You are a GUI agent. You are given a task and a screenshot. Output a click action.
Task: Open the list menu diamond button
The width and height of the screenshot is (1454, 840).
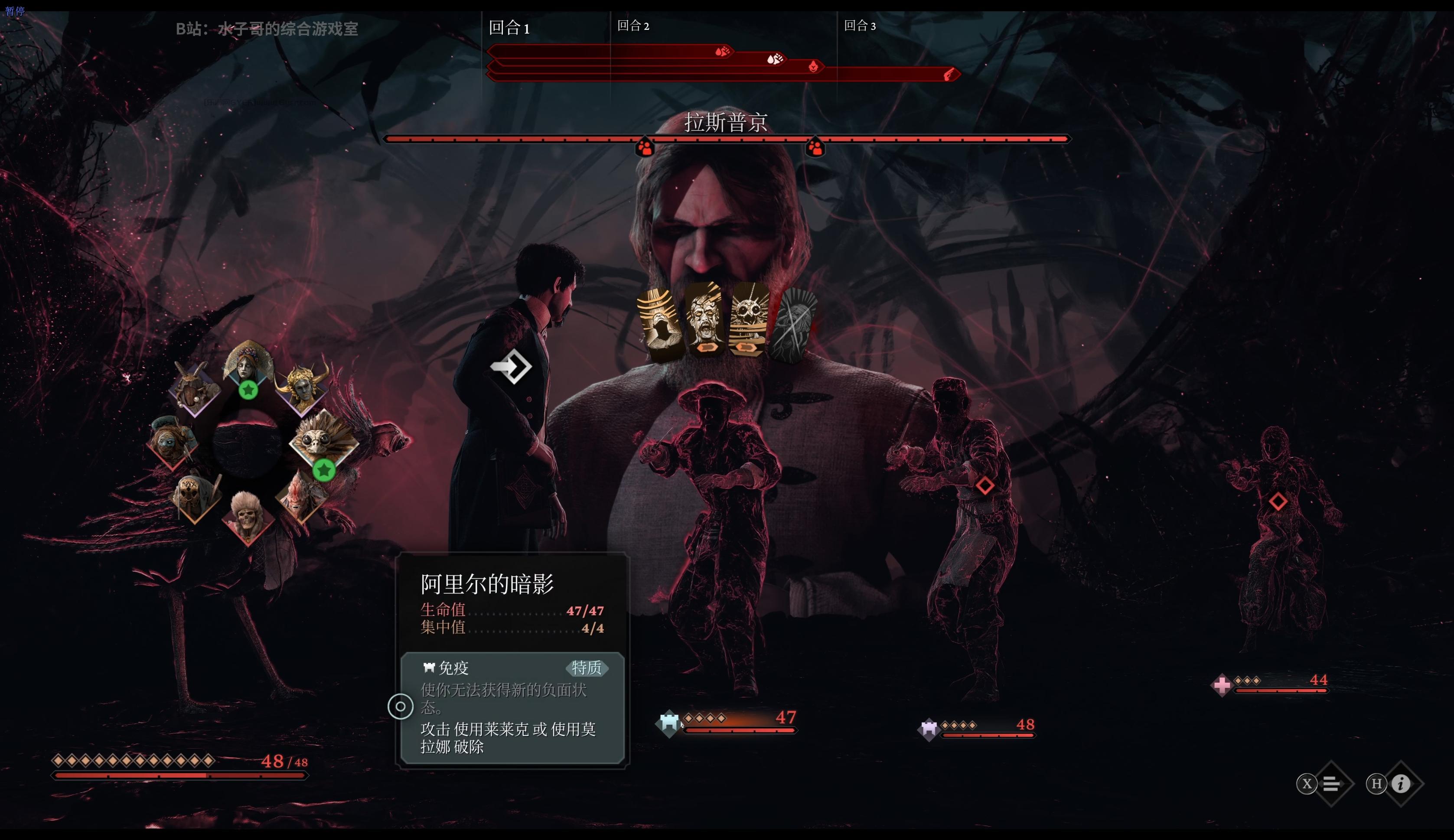coord(1331,784)
